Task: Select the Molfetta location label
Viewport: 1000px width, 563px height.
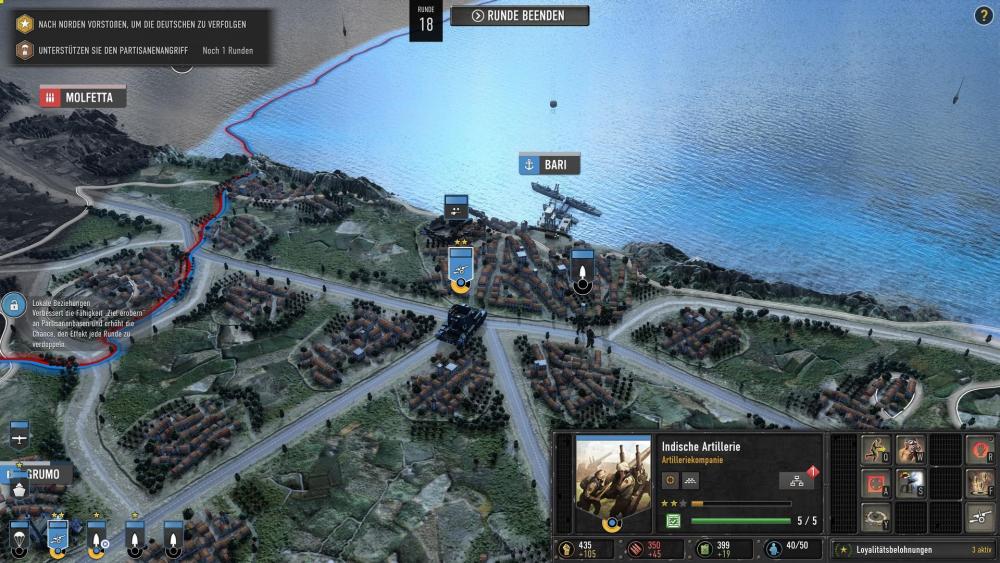Action: (x=83, y=97)
